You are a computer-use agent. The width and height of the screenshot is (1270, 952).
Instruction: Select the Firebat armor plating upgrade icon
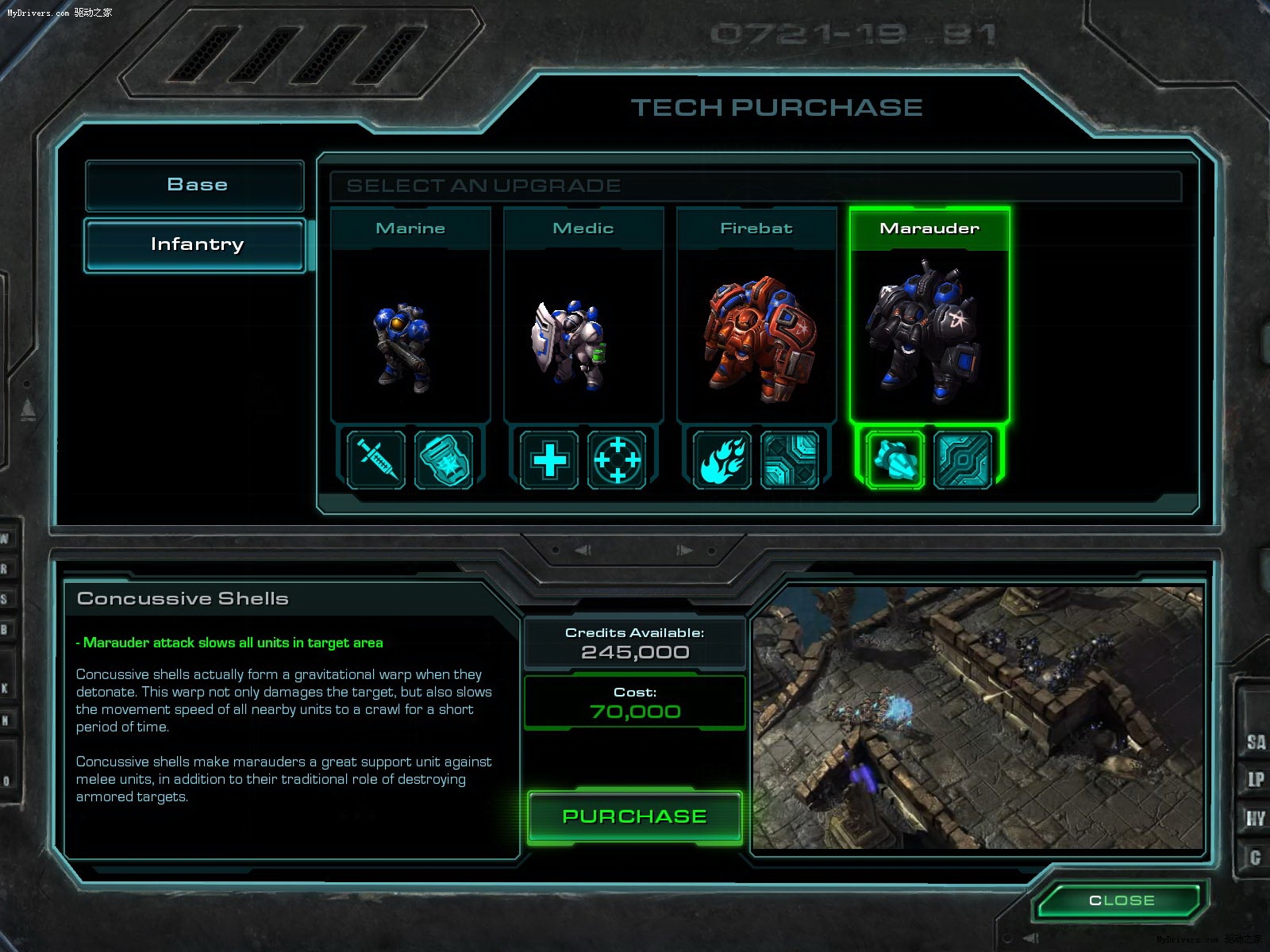pos(790,459)
